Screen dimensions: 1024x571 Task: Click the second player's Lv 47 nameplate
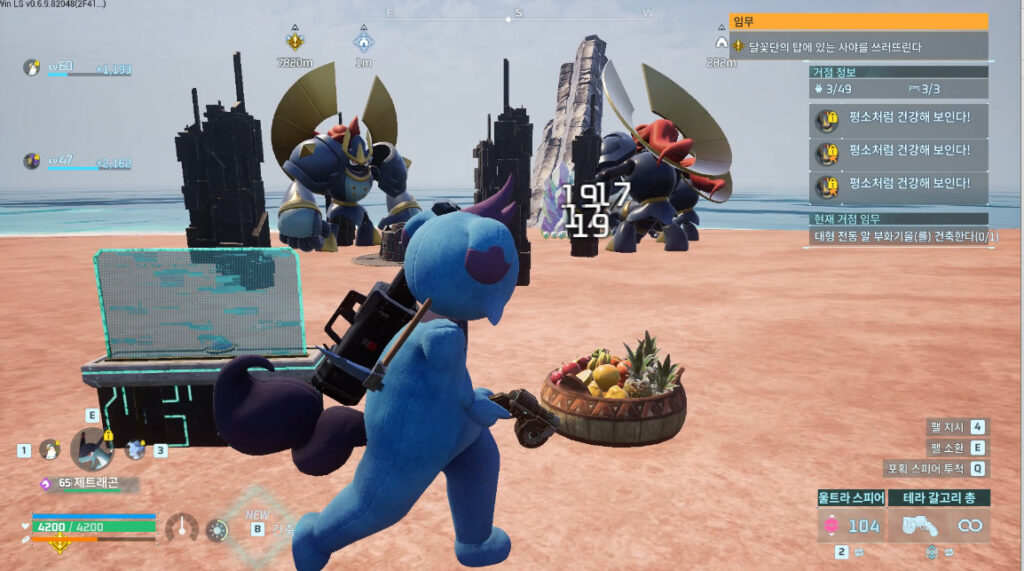click(78, 161)
